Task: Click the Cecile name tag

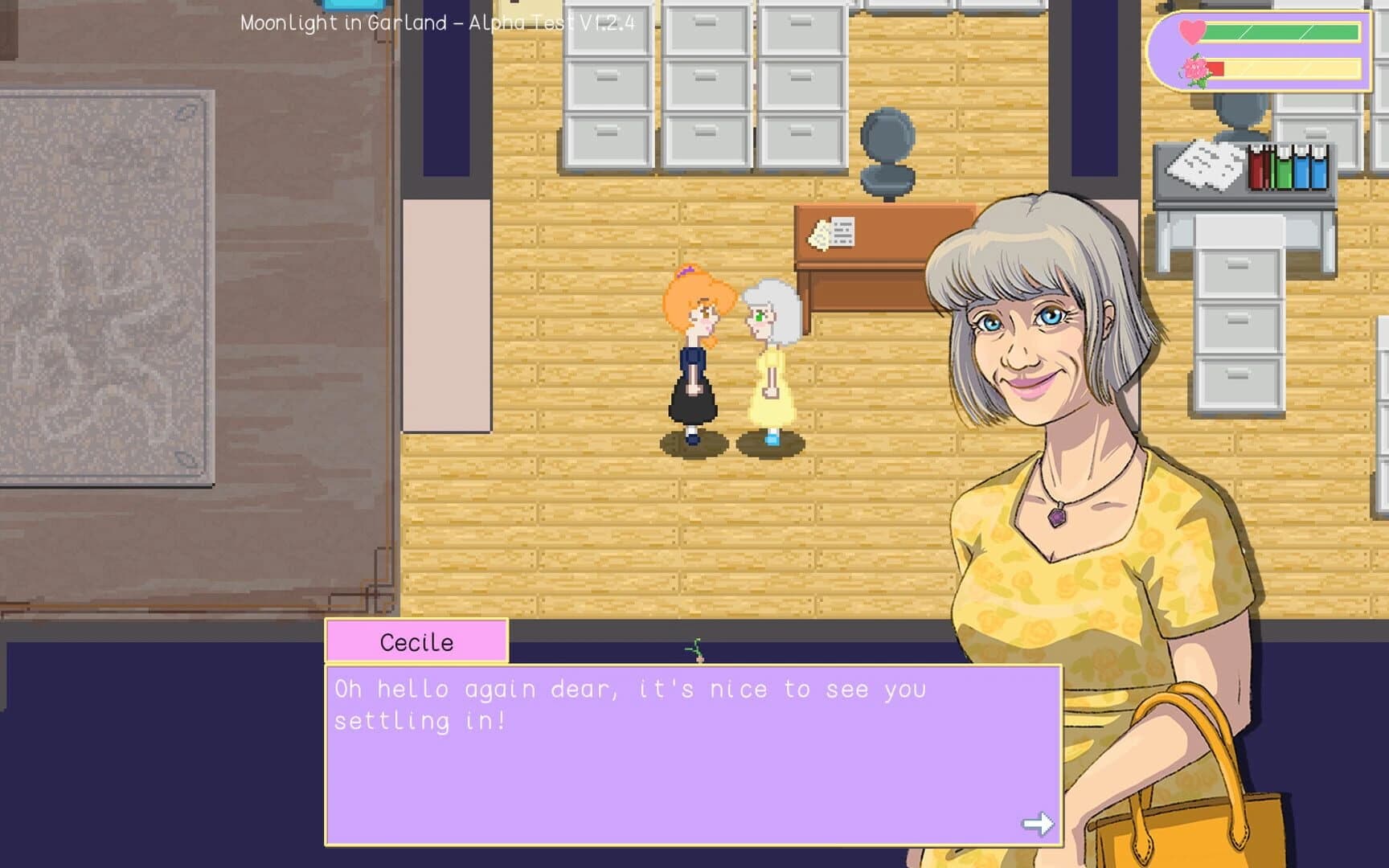Action: (416, 641)
